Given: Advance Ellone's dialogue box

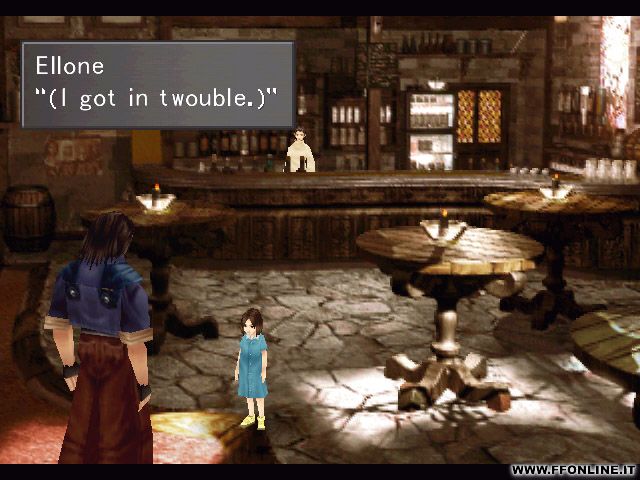Looking at the screenshot, I should pyautogui.click(x=158, y=84).
